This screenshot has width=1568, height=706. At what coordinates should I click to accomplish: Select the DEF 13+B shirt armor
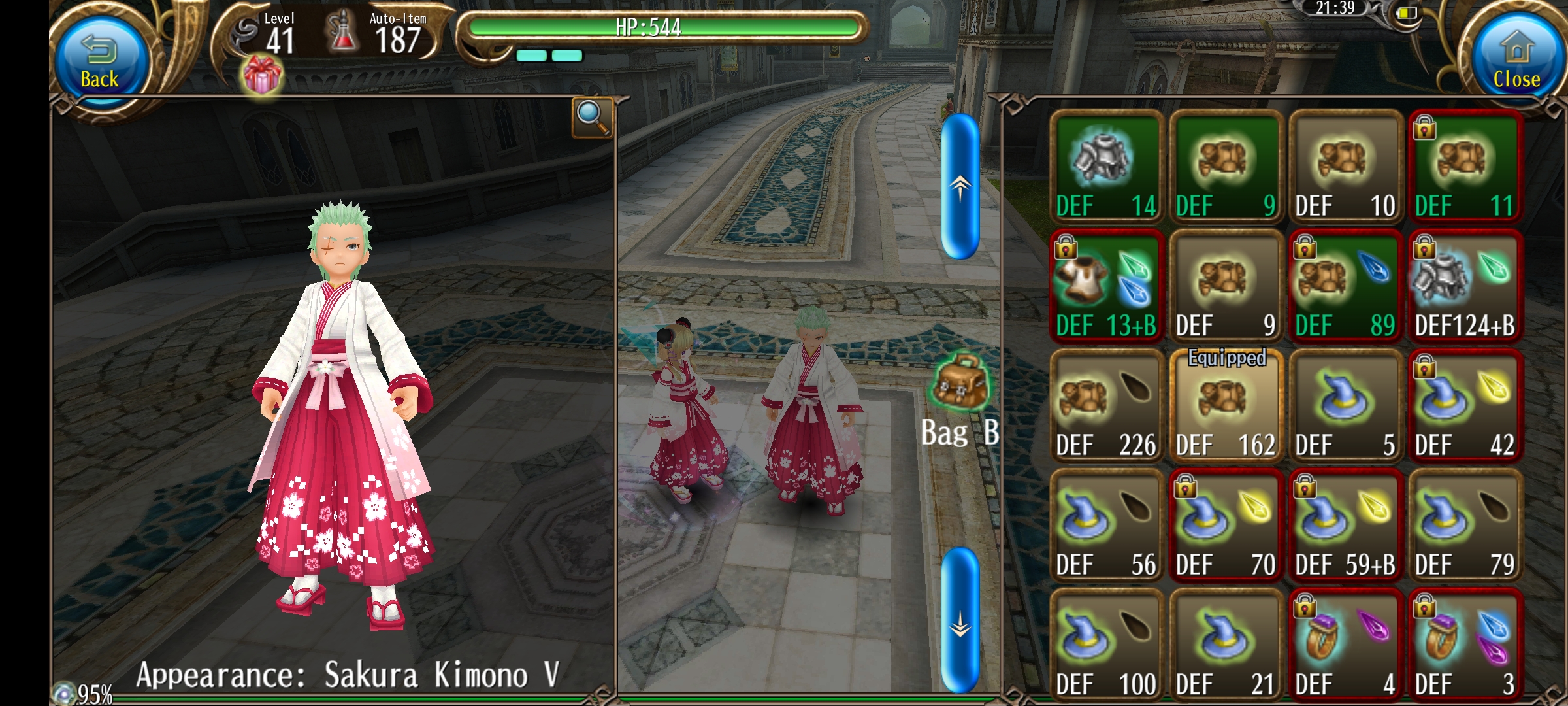(x=1106, y=286)
